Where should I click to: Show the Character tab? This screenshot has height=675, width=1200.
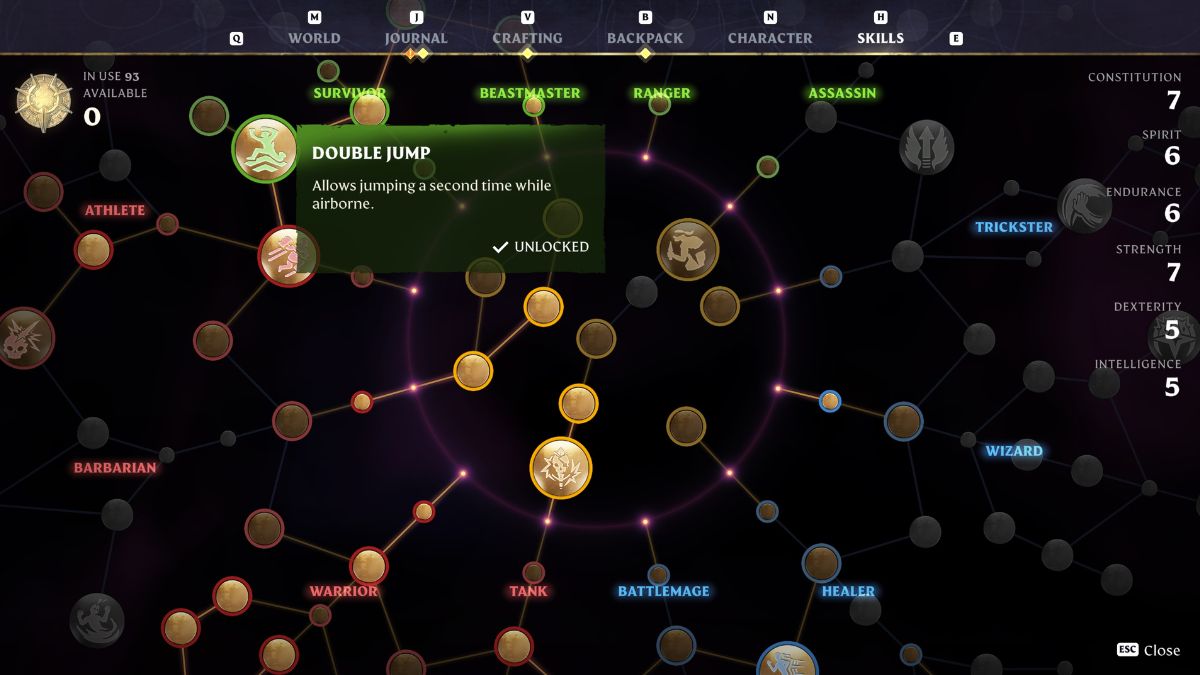click(x=770, y=38)
